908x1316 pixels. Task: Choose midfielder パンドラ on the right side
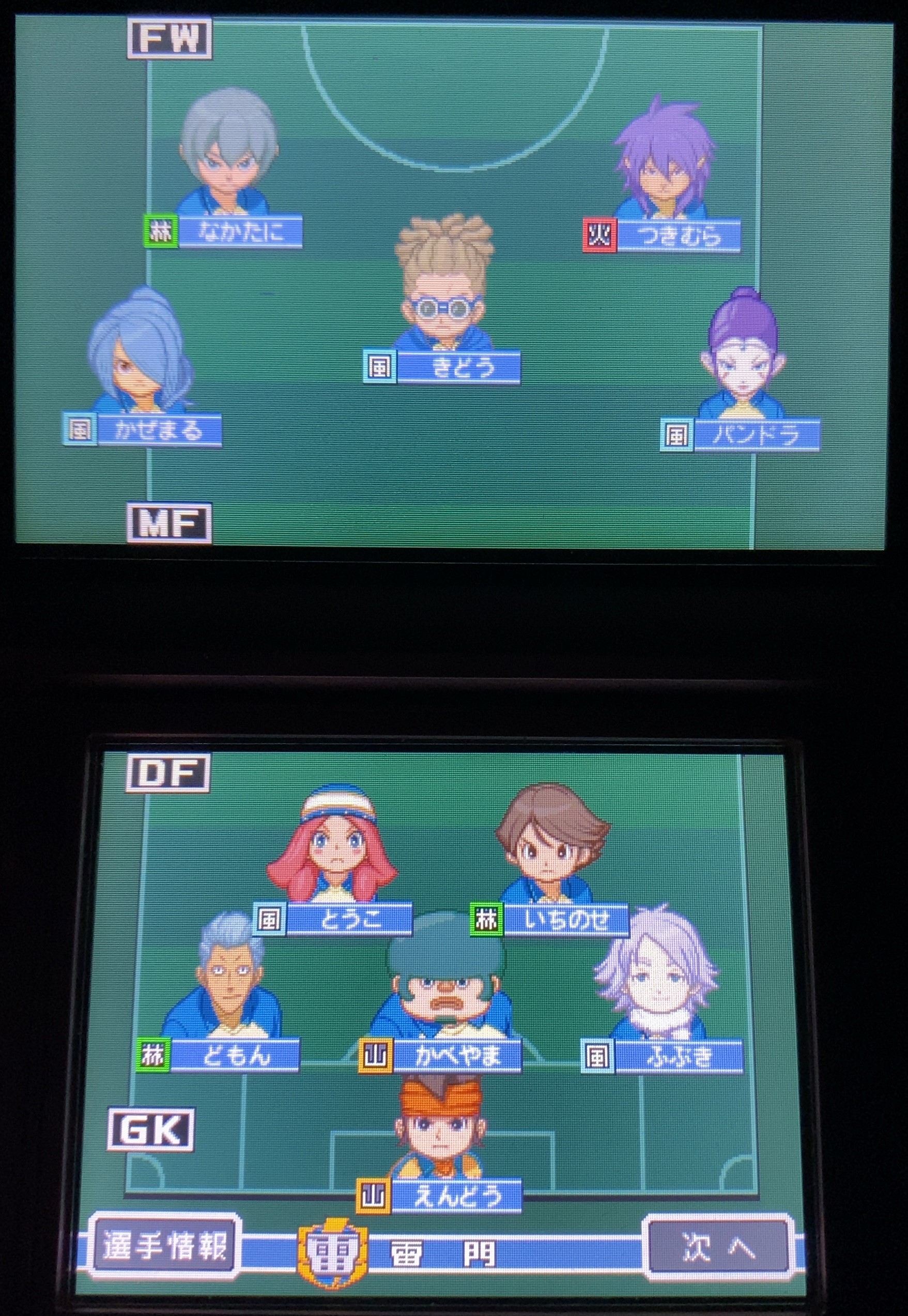tap(745, 358)
